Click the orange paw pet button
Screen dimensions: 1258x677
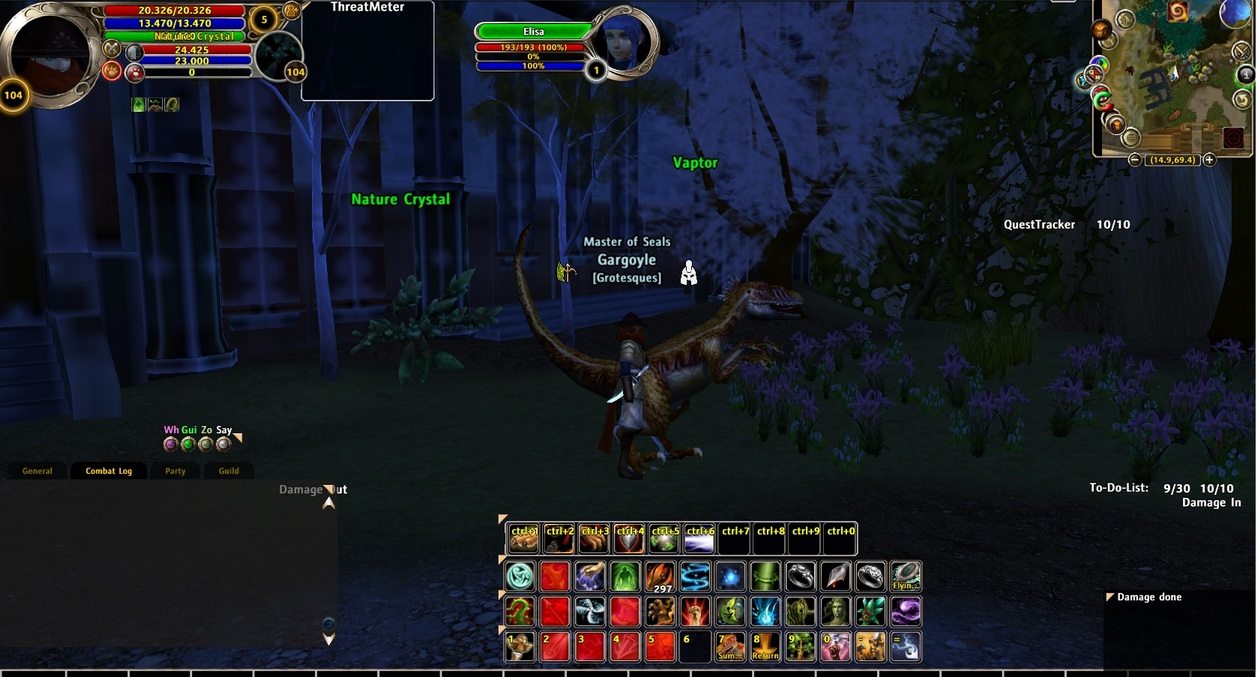291,11
